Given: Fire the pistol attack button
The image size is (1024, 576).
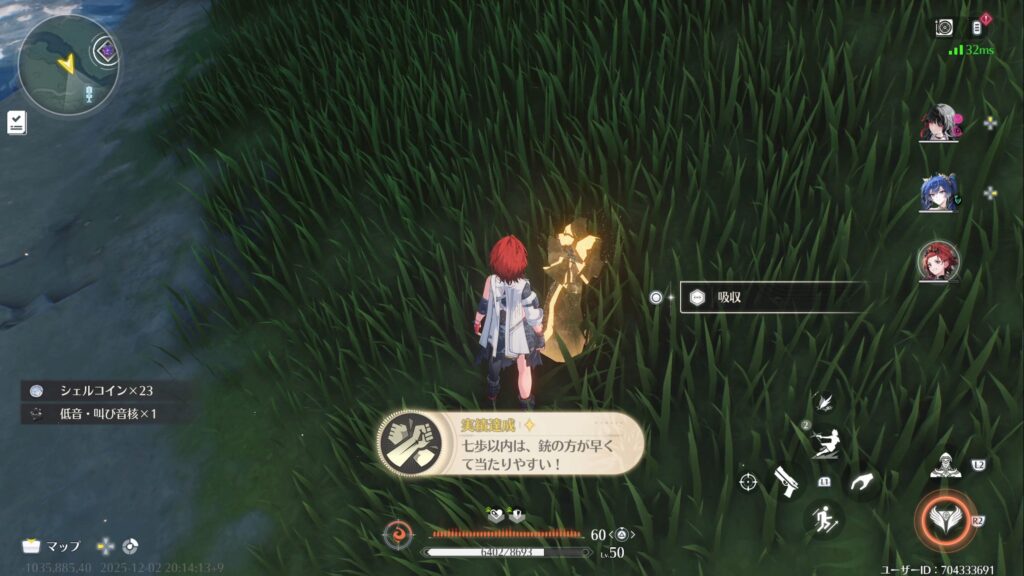Looking at the screenshot, I should click(x=786, y=482).
